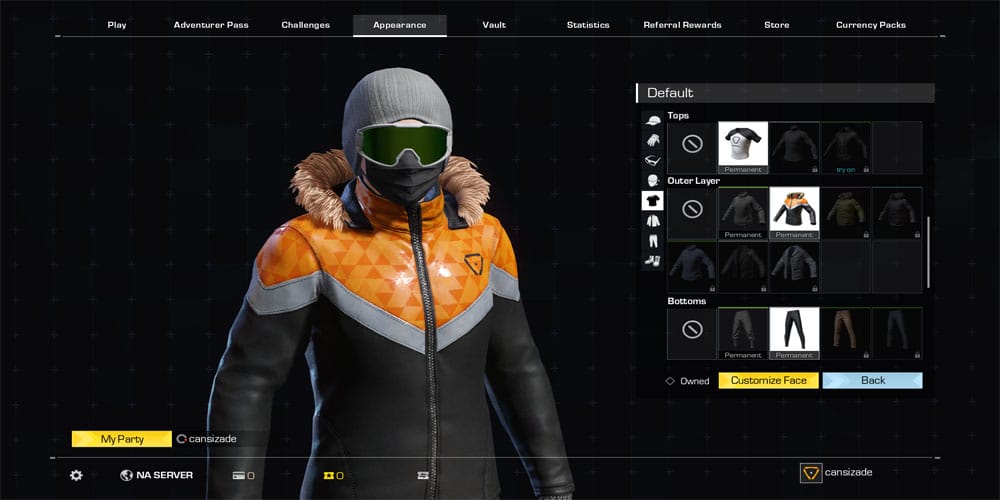Select the tan brown pants
Screen dimensions: 1000x500
845,332
